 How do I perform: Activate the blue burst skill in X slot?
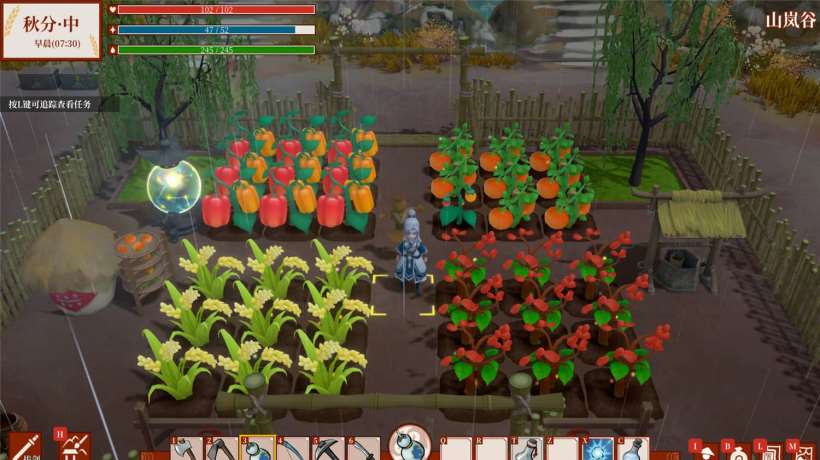(597, 450)
